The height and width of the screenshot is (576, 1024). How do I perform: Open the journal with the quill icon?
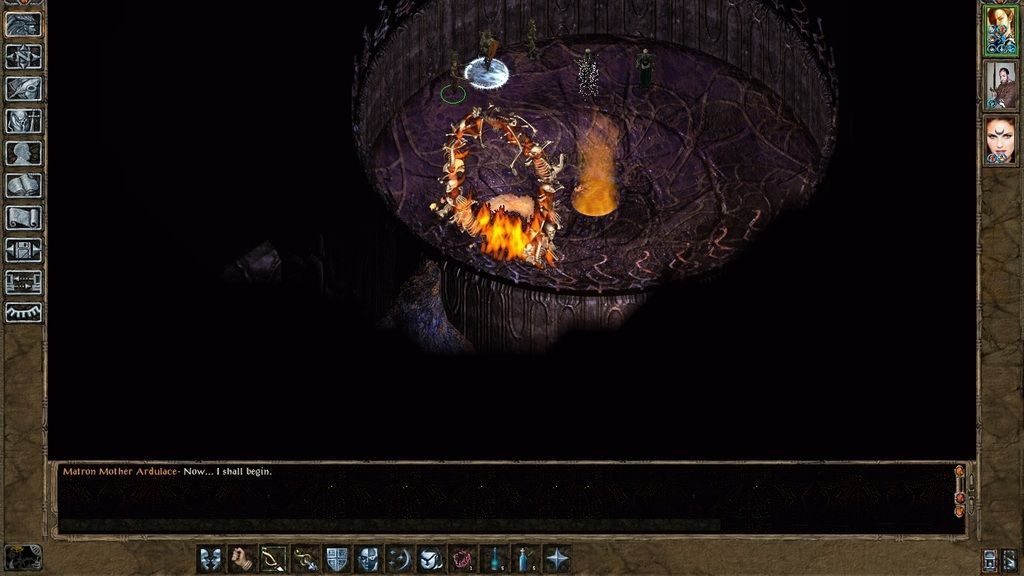pyautogui.click(x=23, y=89)
